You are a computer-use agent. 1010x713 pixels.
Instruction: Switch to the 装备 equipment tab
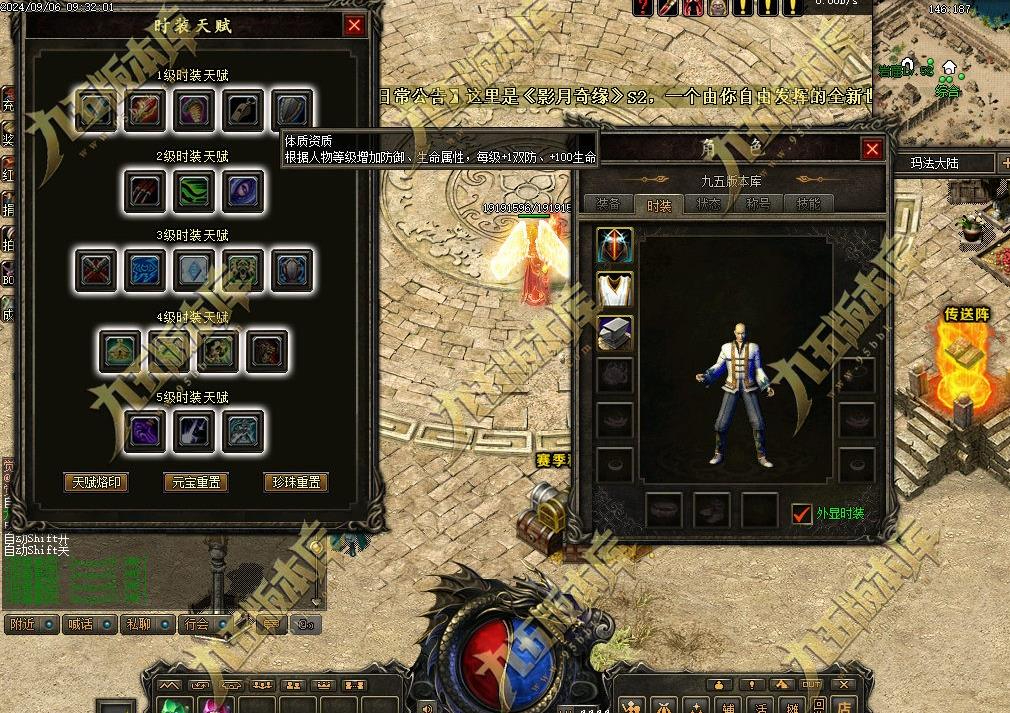point(608,204)
